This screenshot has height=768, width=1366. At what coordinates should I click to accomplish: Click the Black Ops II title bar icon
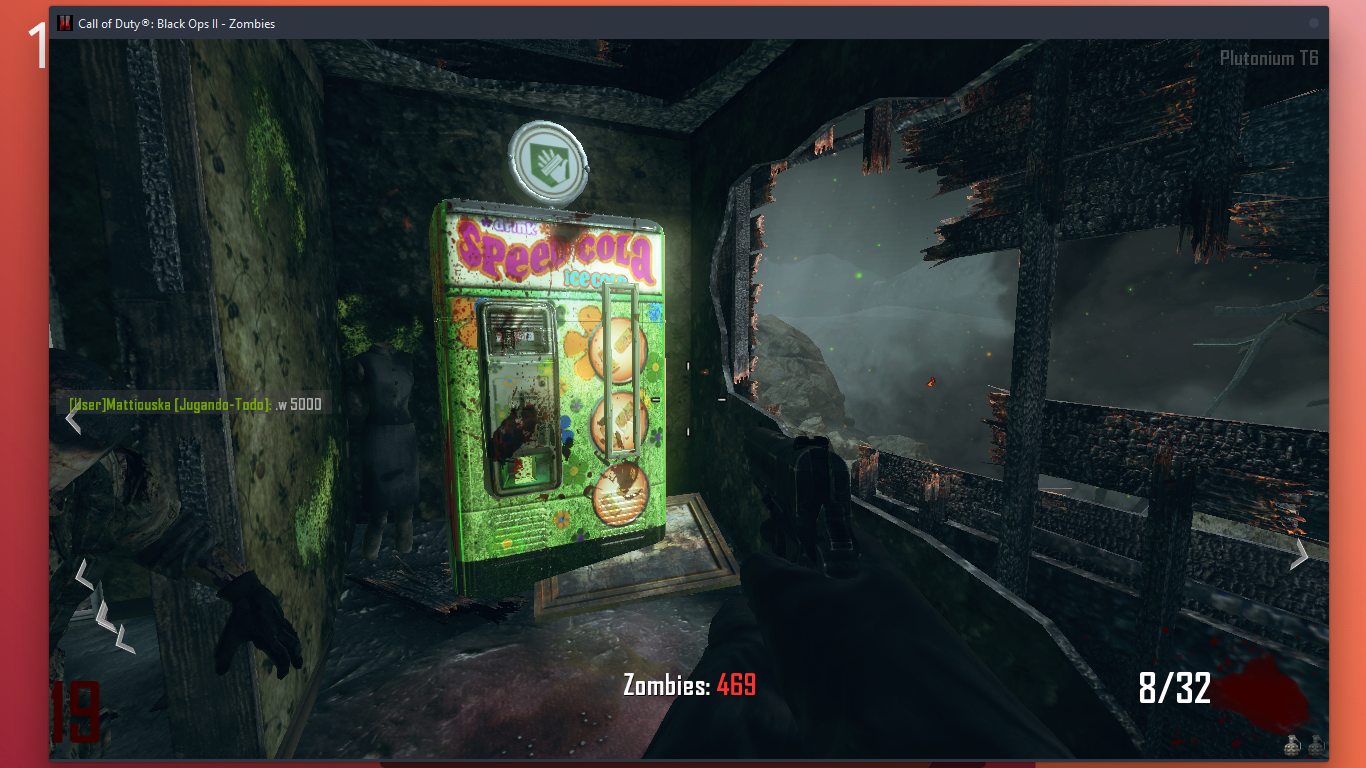65,23
